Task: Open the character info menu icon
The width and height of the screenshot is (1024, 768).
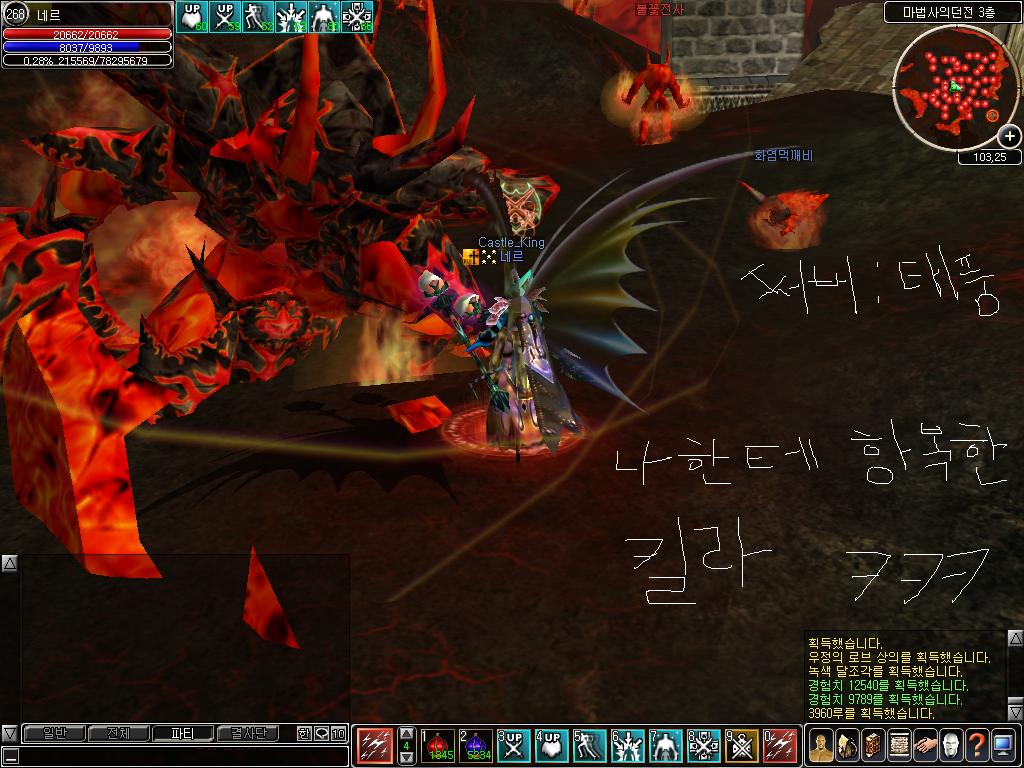Action: [821, 744]
